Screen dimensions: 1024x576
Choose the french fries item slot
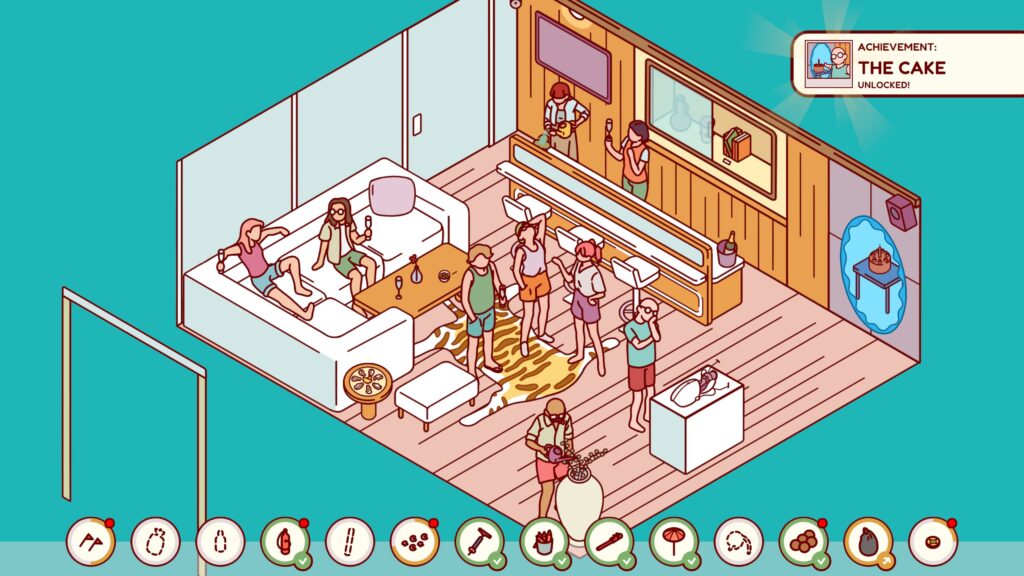[x=544, y=541]
